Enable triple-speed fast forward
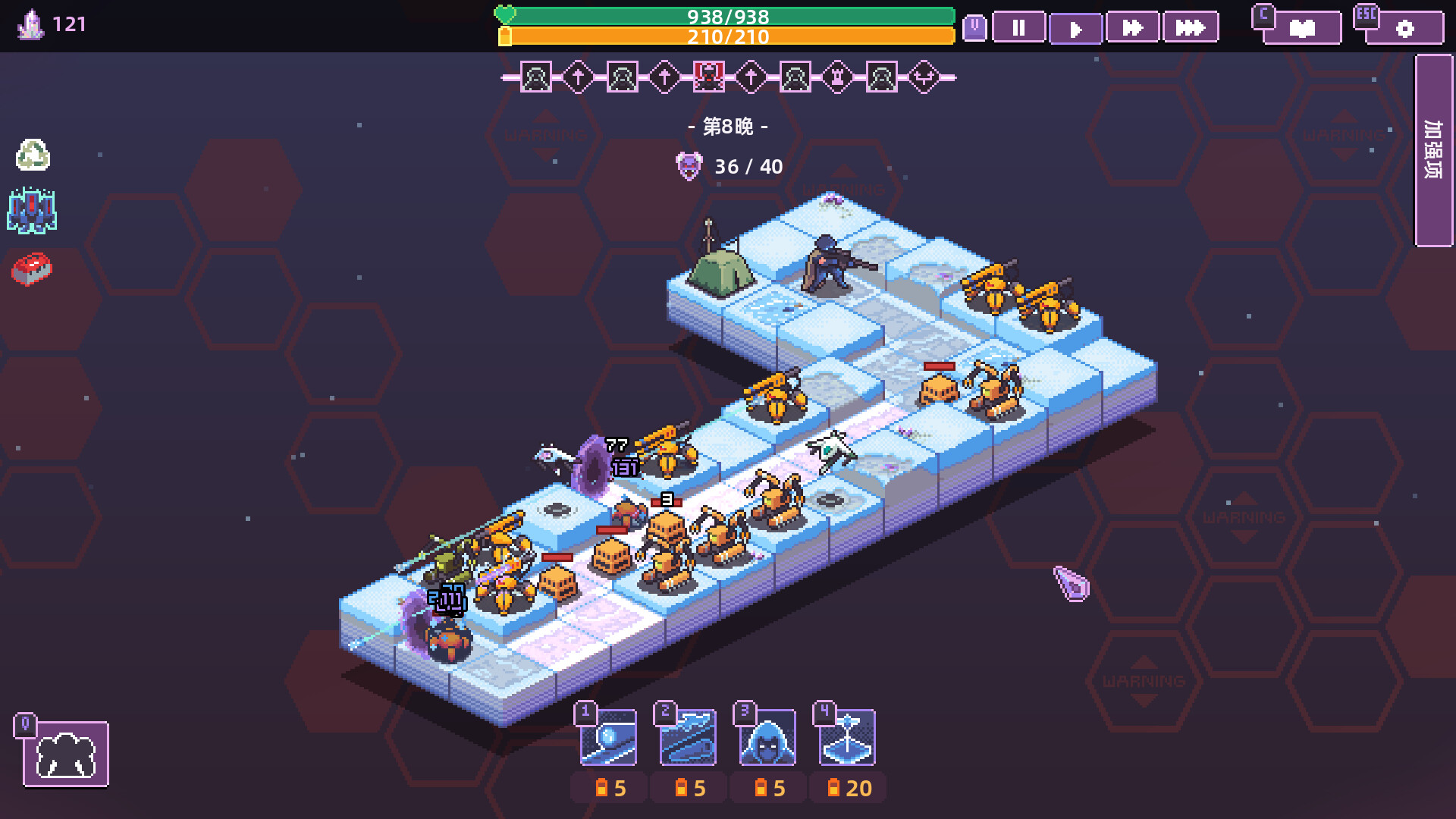The height and width of the screenshot is (819, 1456). (1191, 28)
